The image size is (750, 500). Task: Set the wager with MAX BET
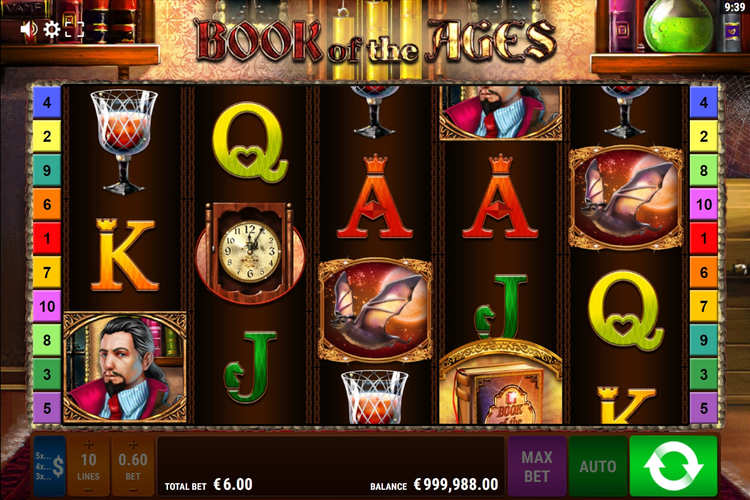(x=537, y=466)
